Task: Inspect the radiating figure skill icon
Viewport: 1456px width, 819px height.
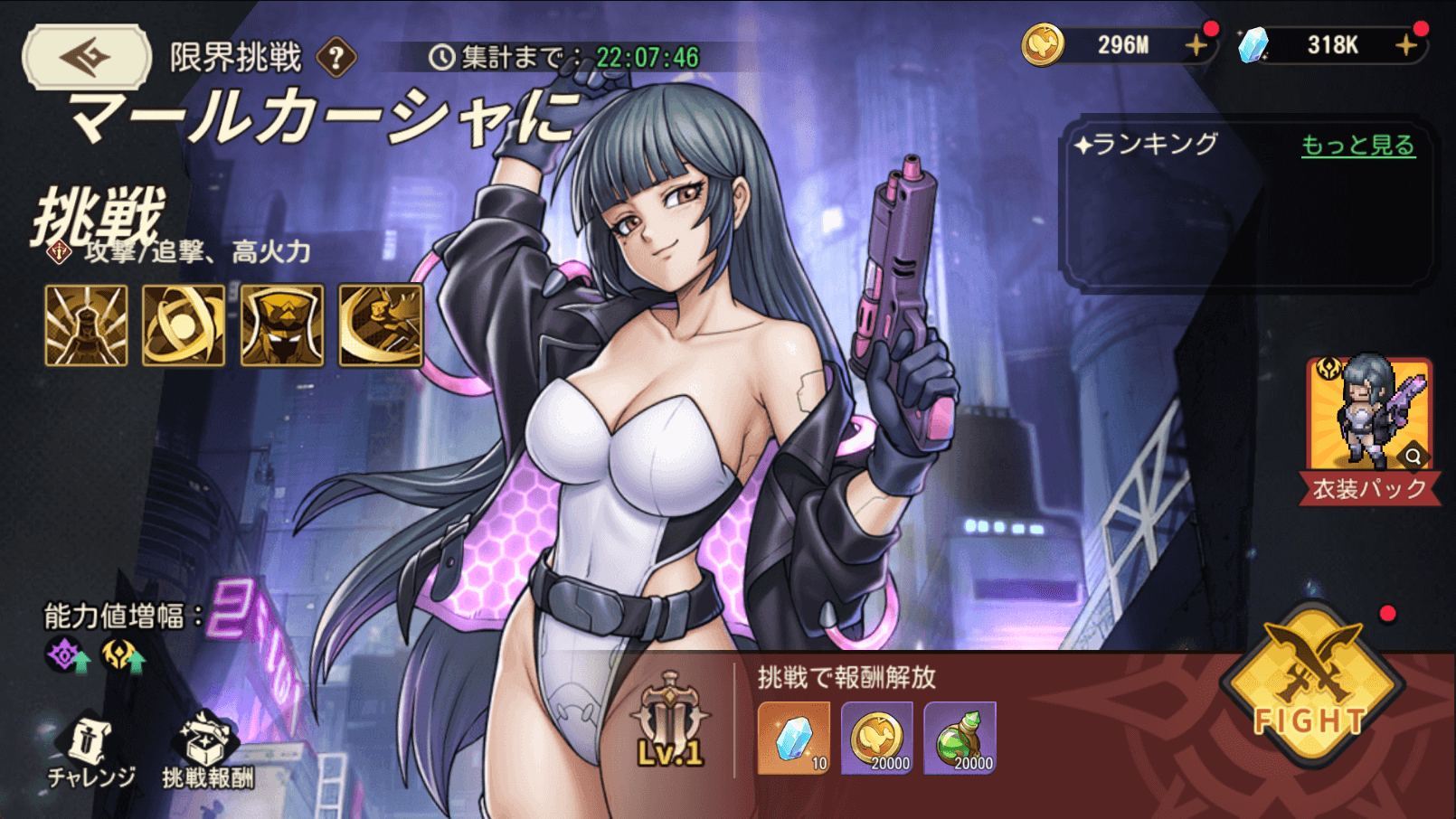Action: (x=86, y=325)
